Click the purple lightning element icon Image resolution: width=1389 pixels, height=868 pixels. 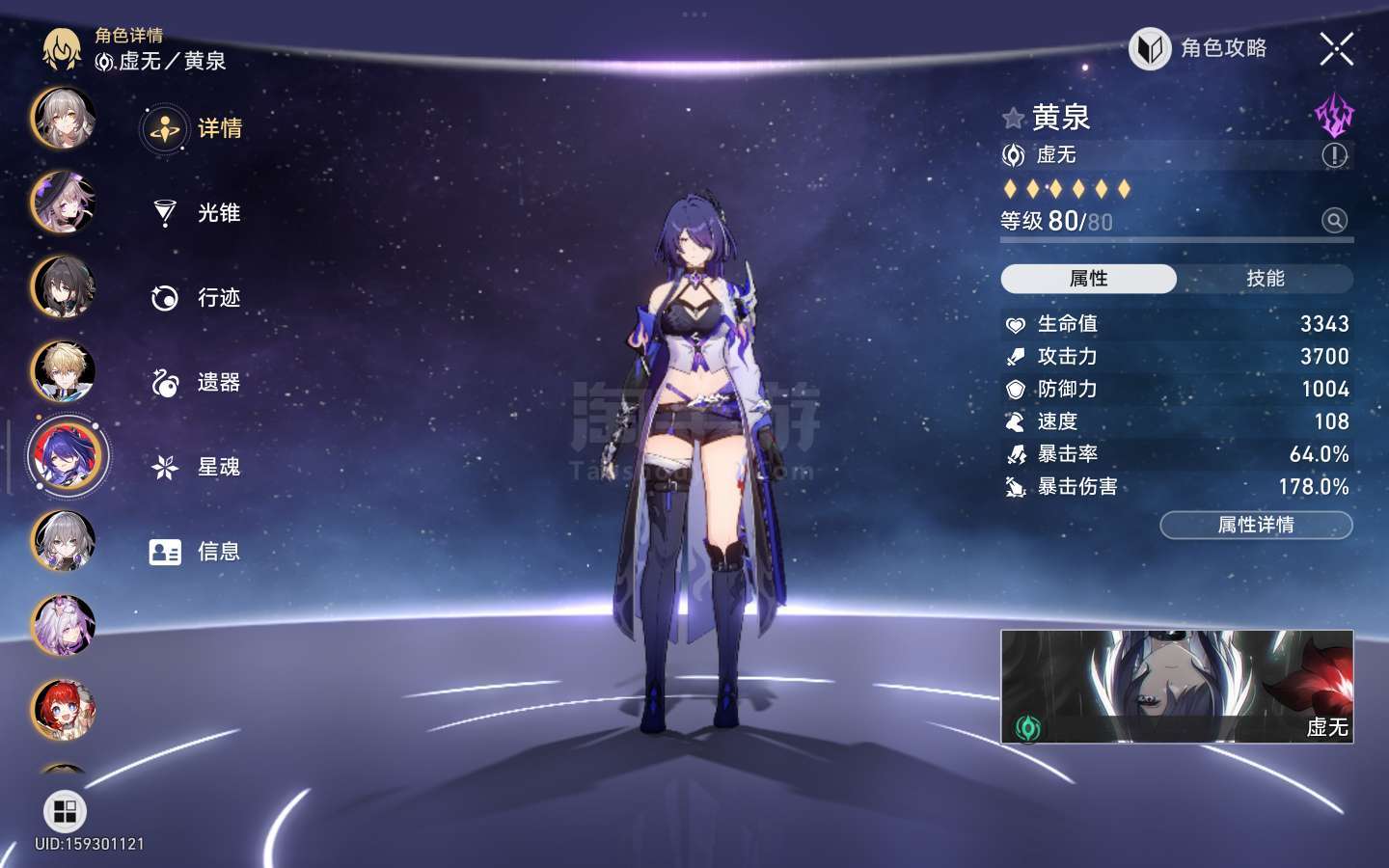1334,116
